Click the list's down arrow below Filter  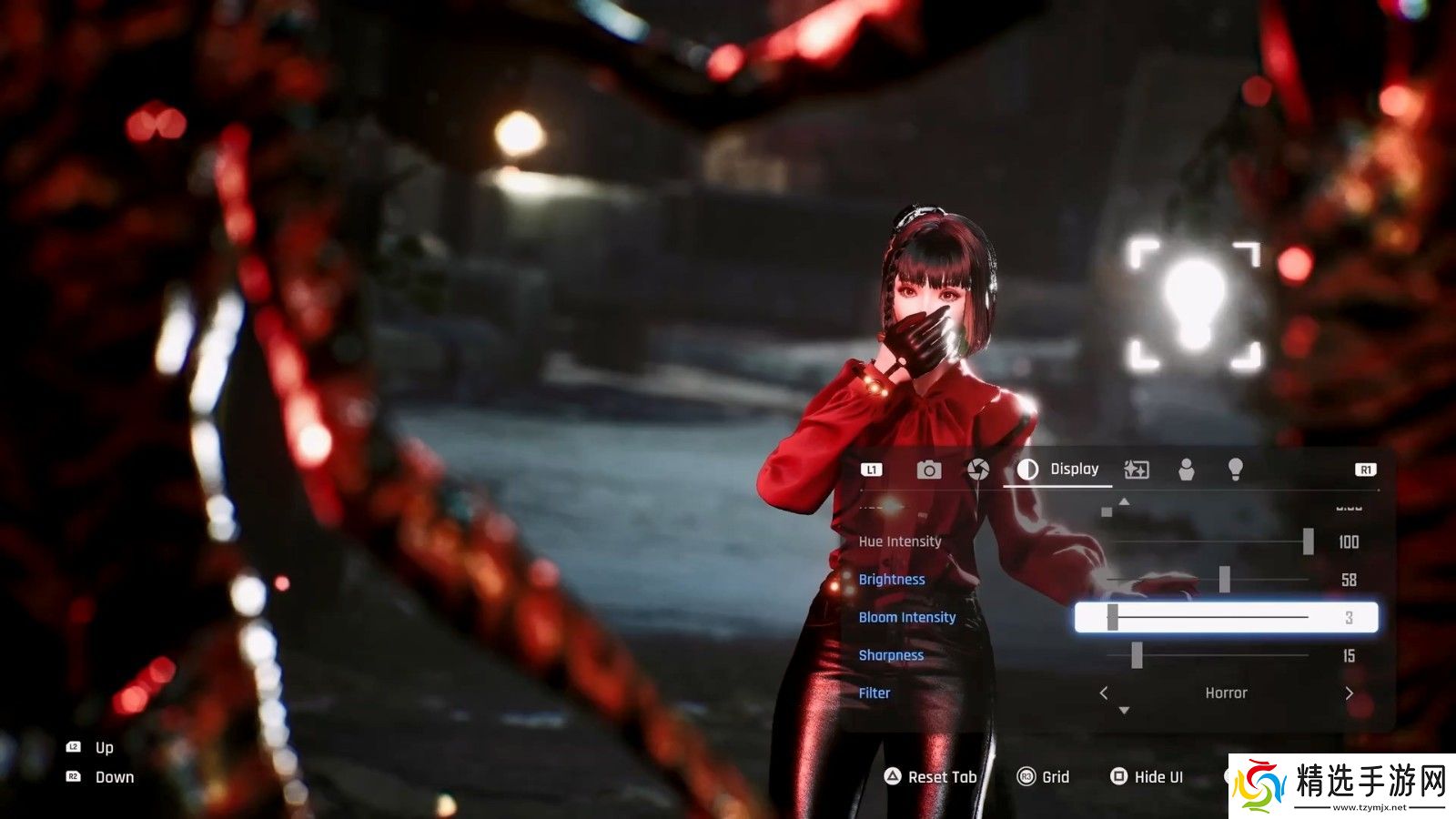(x=1125, y=711)
